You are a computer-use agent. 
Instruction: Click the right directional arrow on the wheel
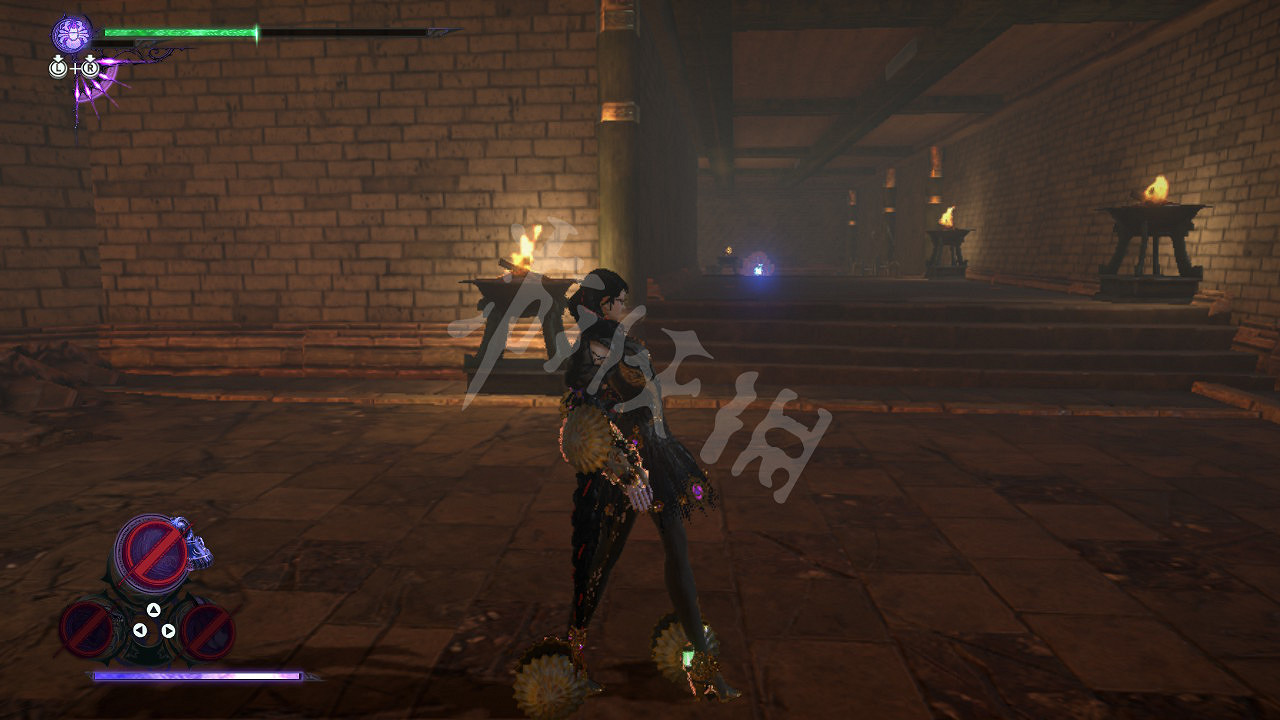(167, 631)
